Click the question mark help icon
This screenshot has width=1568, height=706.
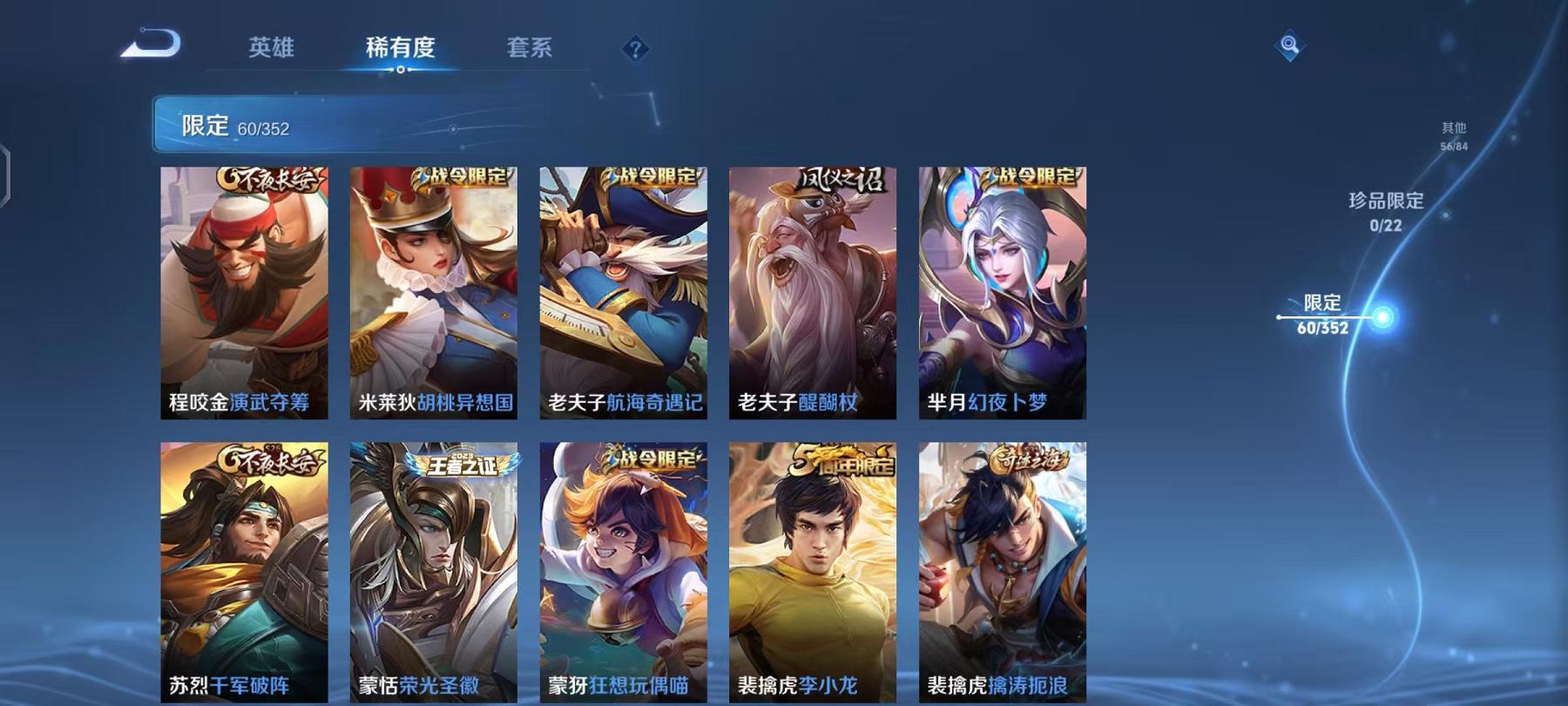[x=637, y=50]
